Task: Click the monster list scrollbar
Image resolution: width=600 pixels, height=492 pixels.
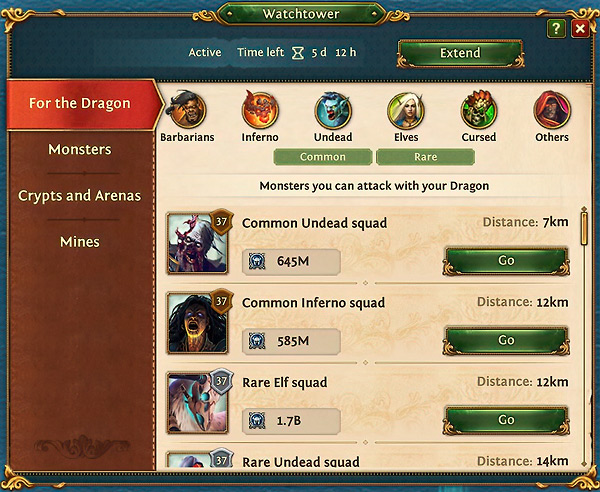Action: 584,225
